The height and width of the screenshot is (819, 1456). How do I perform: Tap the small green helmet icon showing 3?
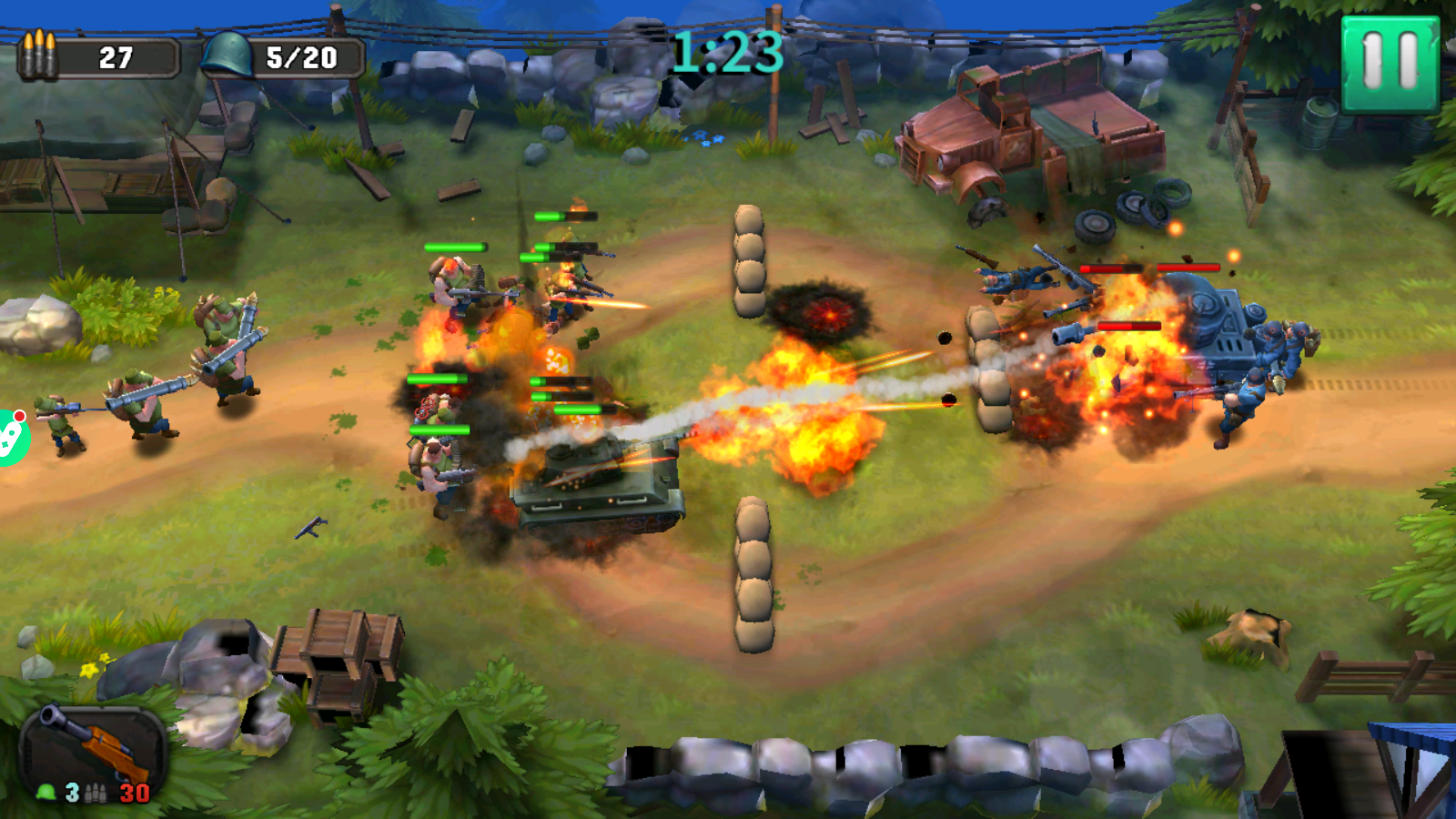45,791
